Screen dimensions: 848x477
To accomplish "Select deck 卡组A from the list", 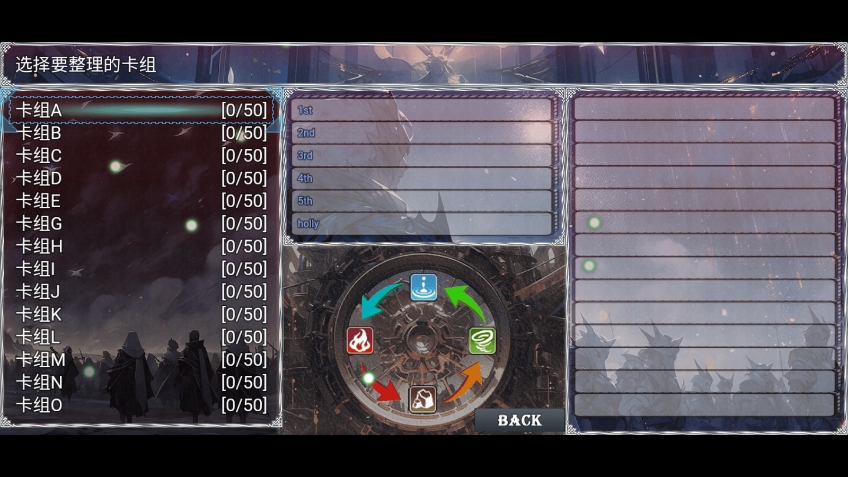I will click(x=141, y=110).
